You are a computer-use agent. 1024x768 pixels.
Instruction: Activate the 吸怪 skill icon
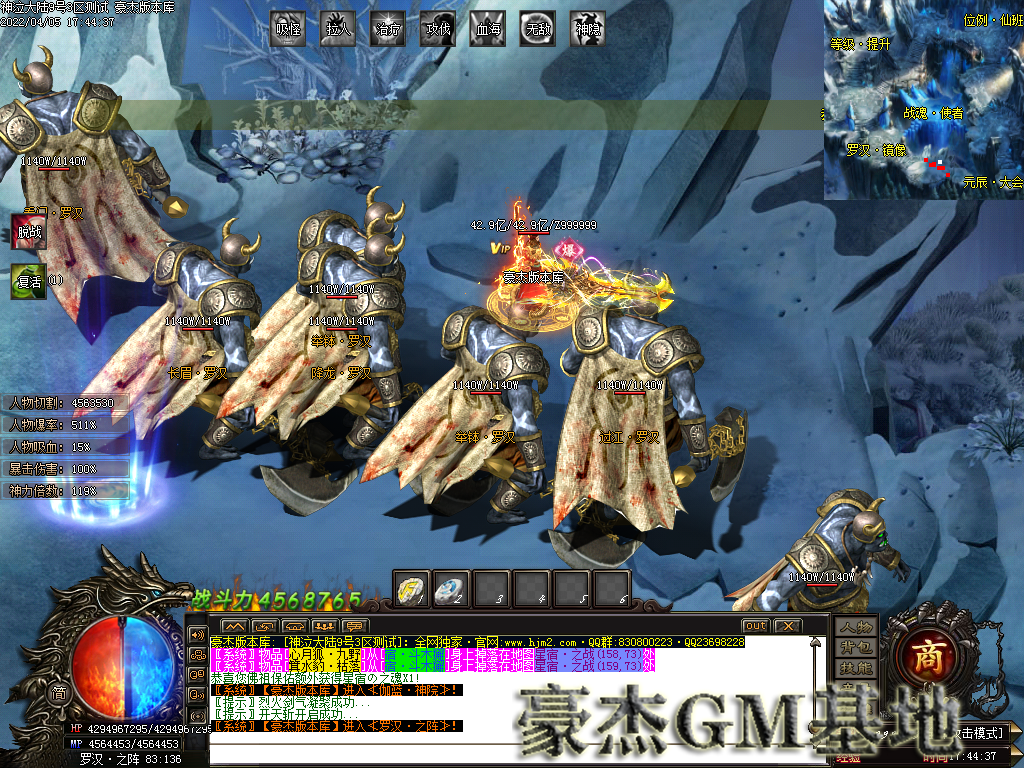(x=288, y=29)
